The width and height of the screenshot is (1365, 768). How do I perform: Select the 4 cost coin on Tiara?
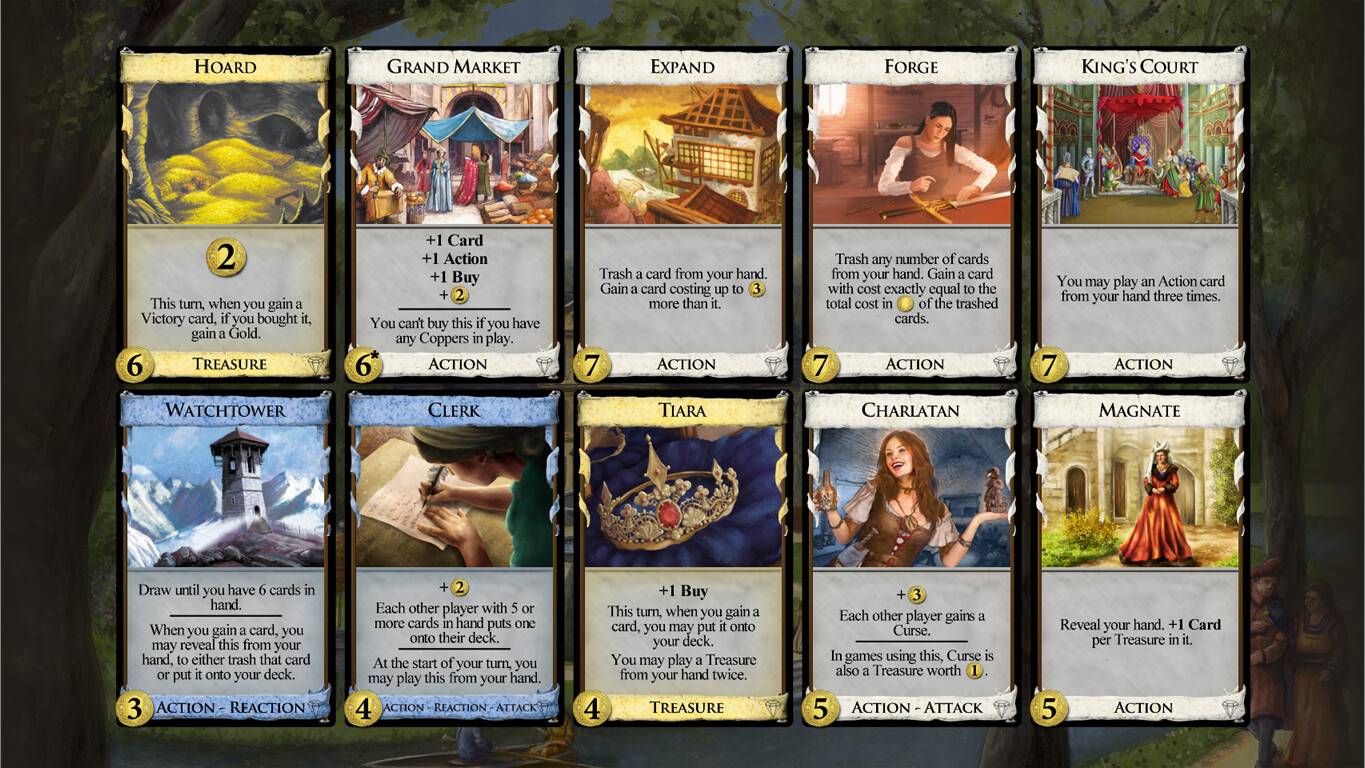pyautogui.click(x=591, y=708)
